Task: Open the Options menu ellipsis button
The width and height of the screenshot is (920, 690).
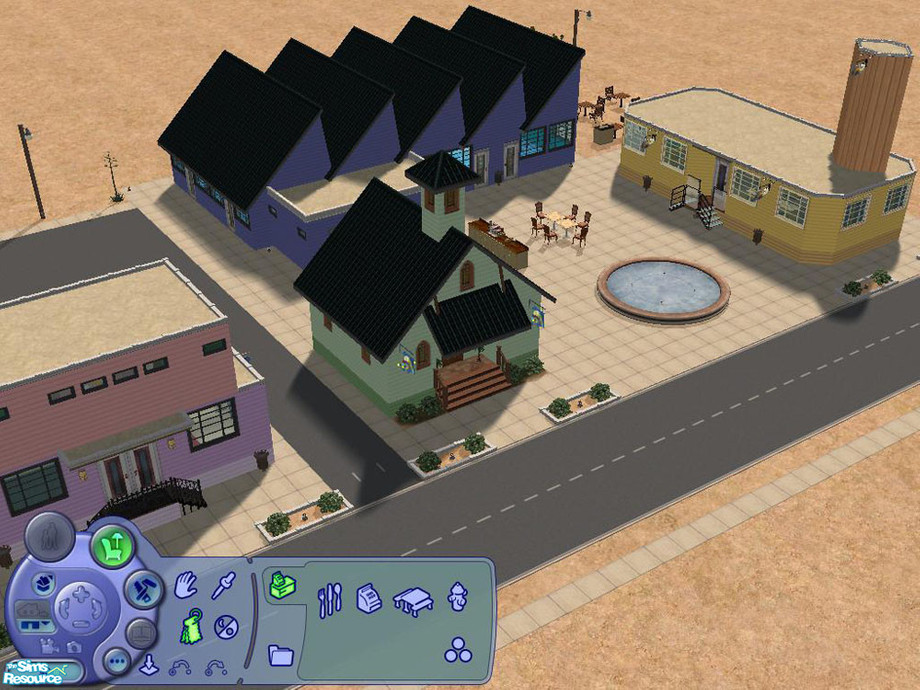Action: [x=117, y=662]
